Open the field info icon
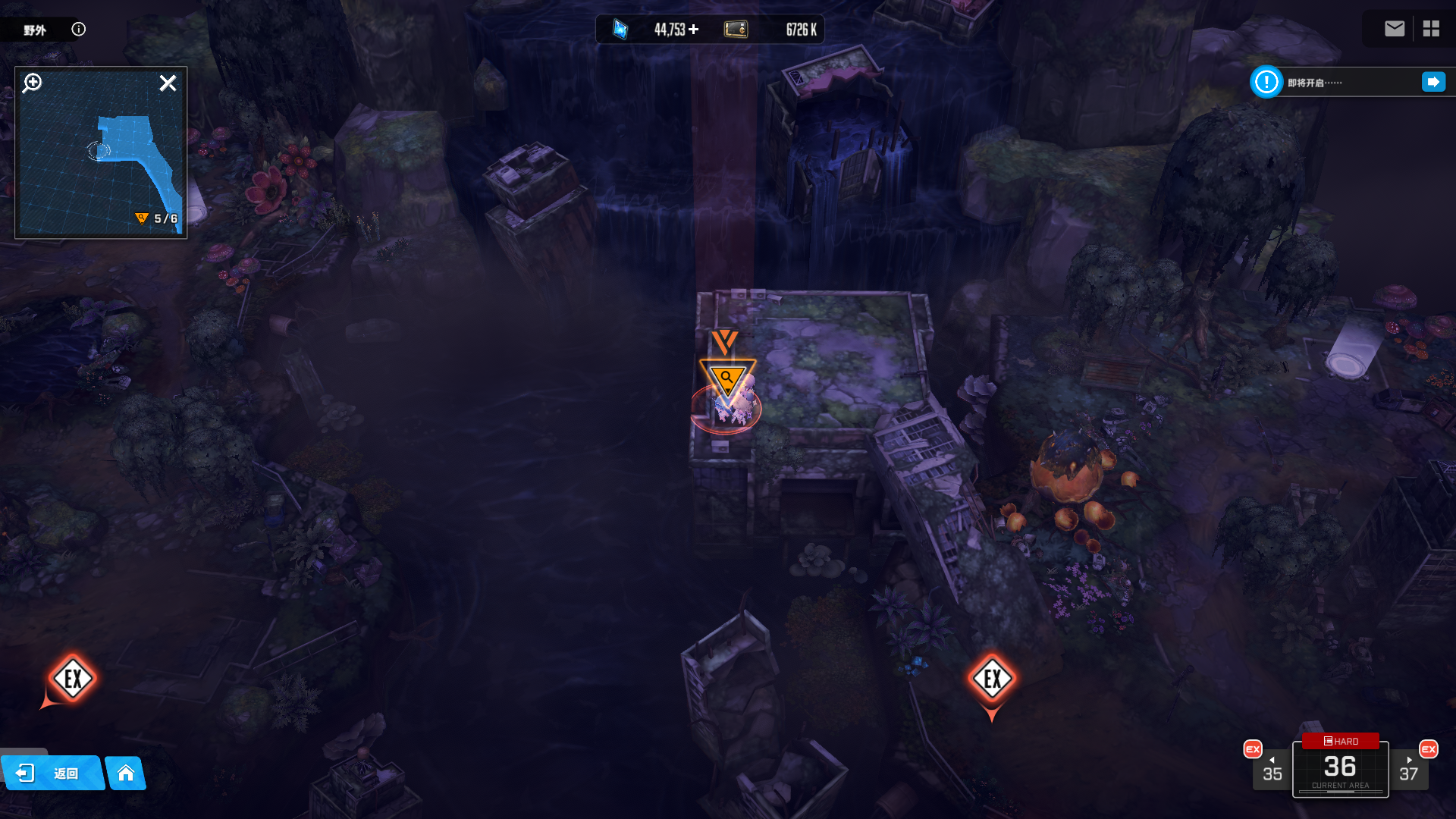1456x819 pixels. [78, 29]
